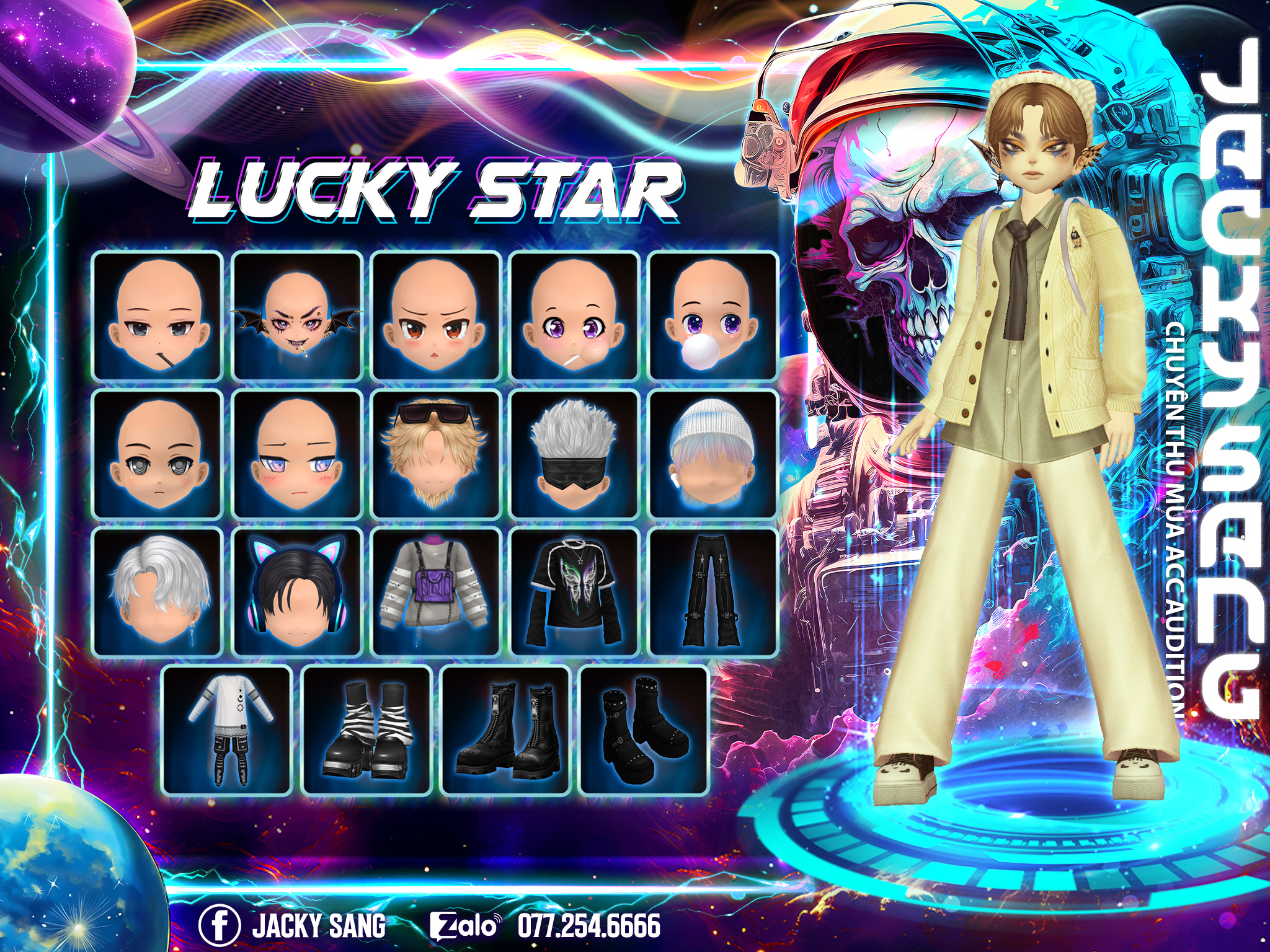Select the grey sweater with purple chest bag
The width and height of the screenshot is (1270, 952).
point(436,592)
